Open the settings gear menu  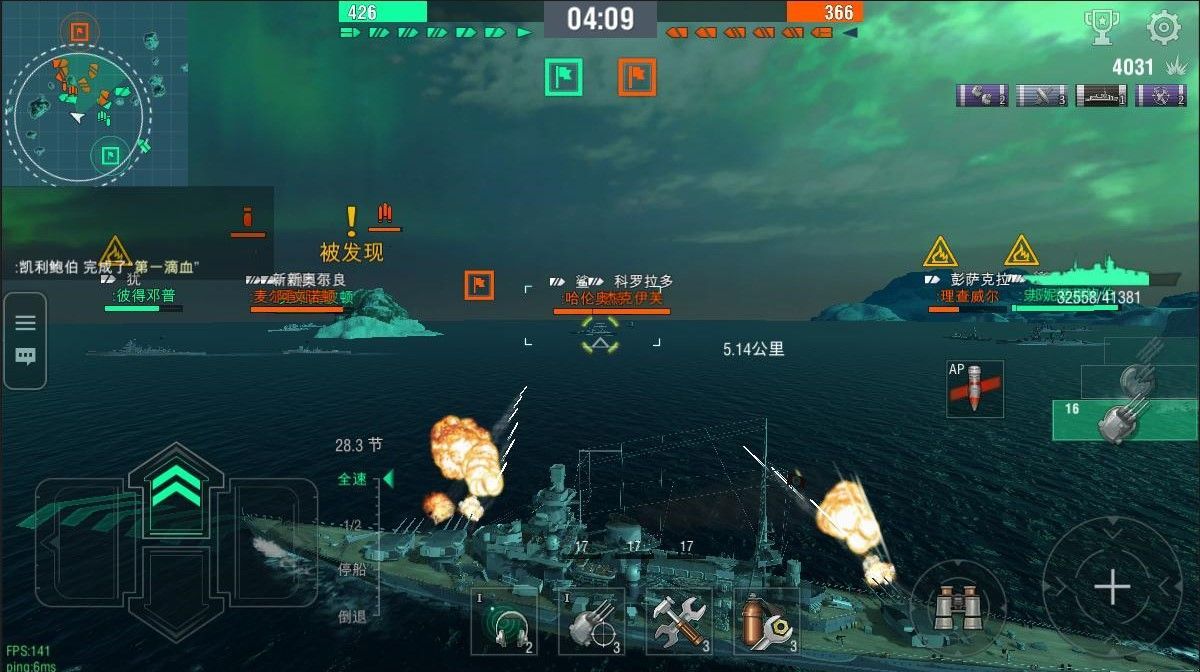pyautogui.click(x=1163, y=27)
